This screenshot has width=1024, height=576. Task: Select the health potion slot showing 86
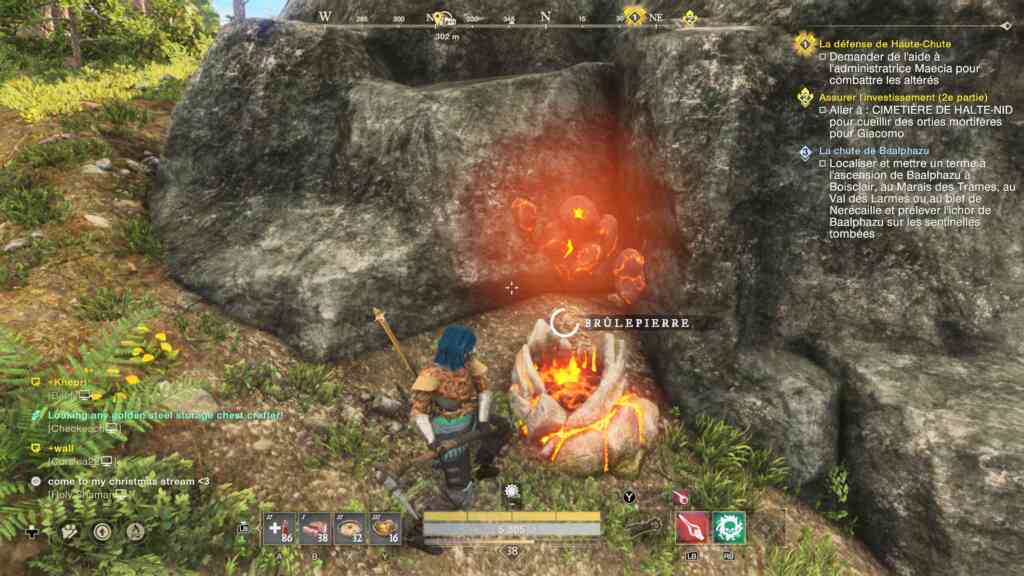[279, 529]
